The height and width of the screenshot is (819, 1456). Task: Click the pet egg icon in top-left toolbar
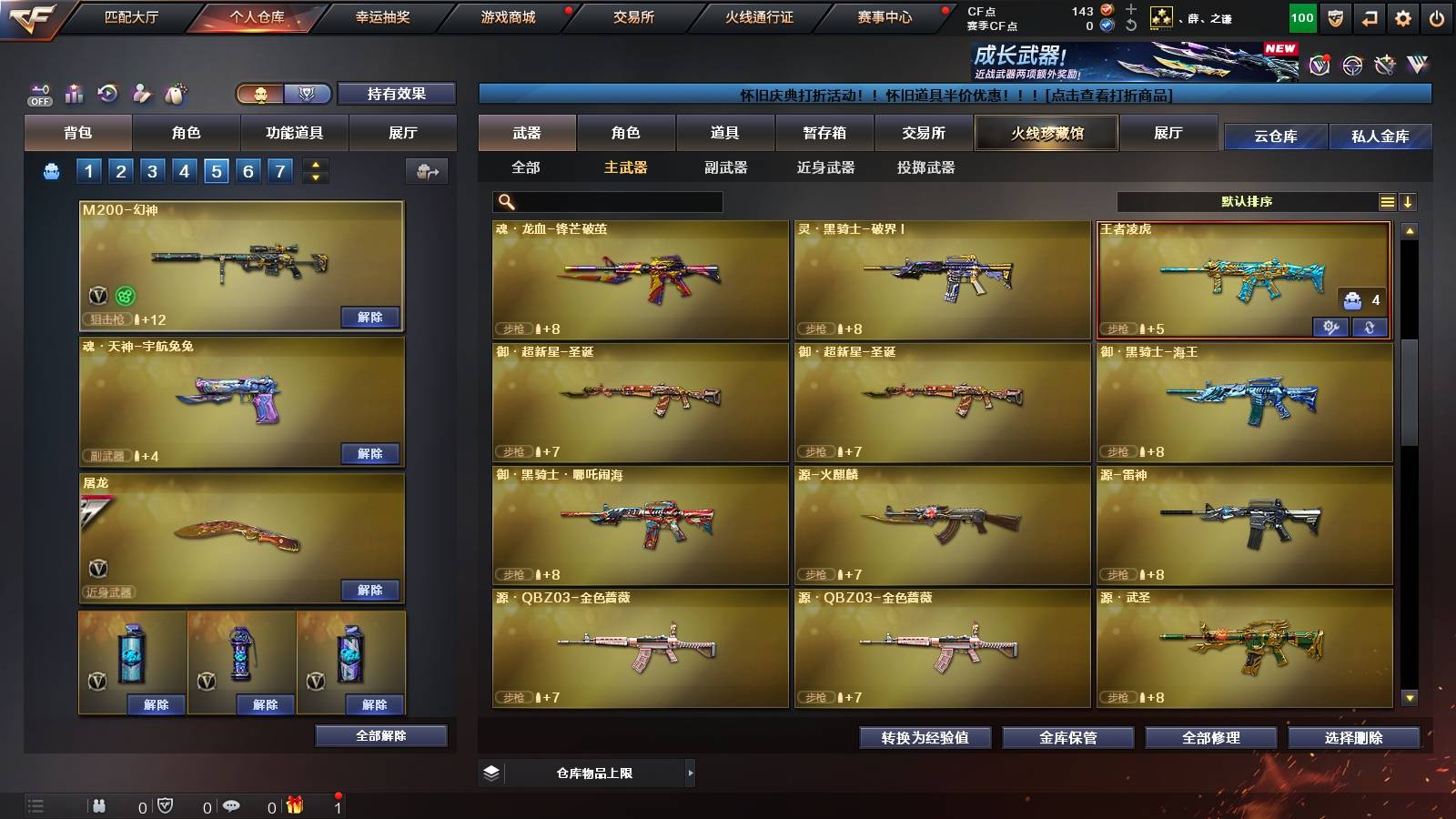click(x=176, y=92)
